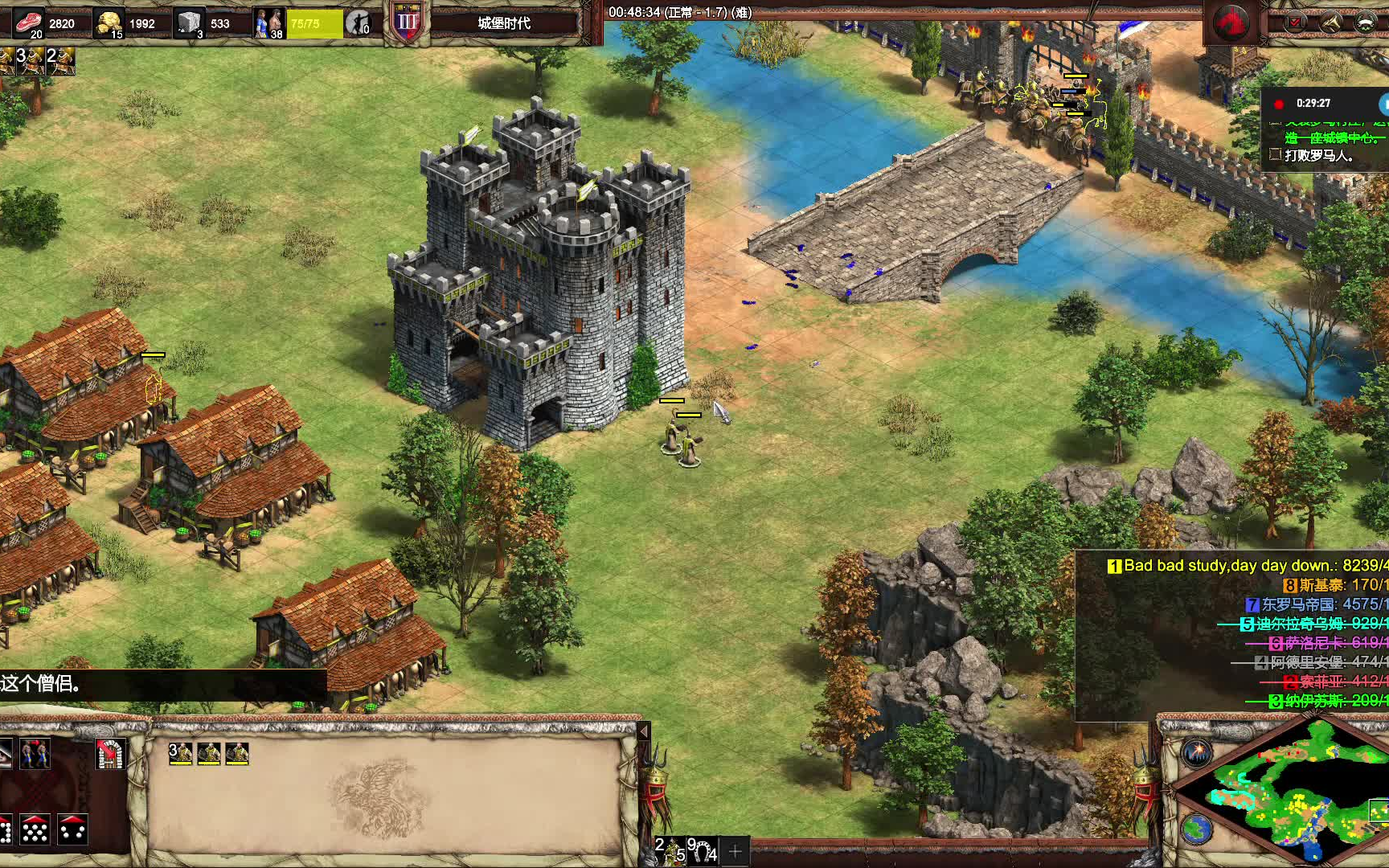
Task: Activate the minimap flare signal button
Action: click(1197, 752)
